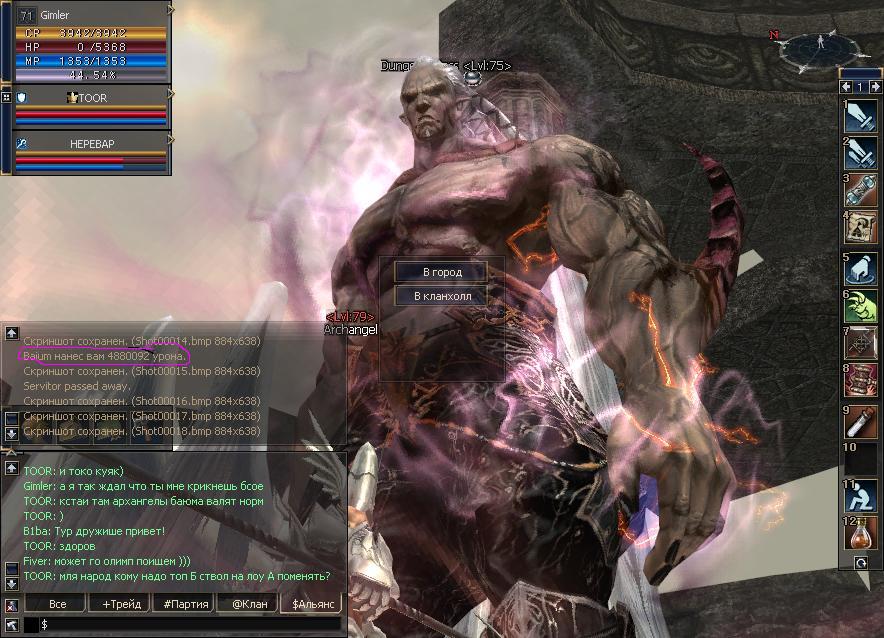The image size is (884, 638).
Task: Choose the "В город" respawn option
Action: 440,272
